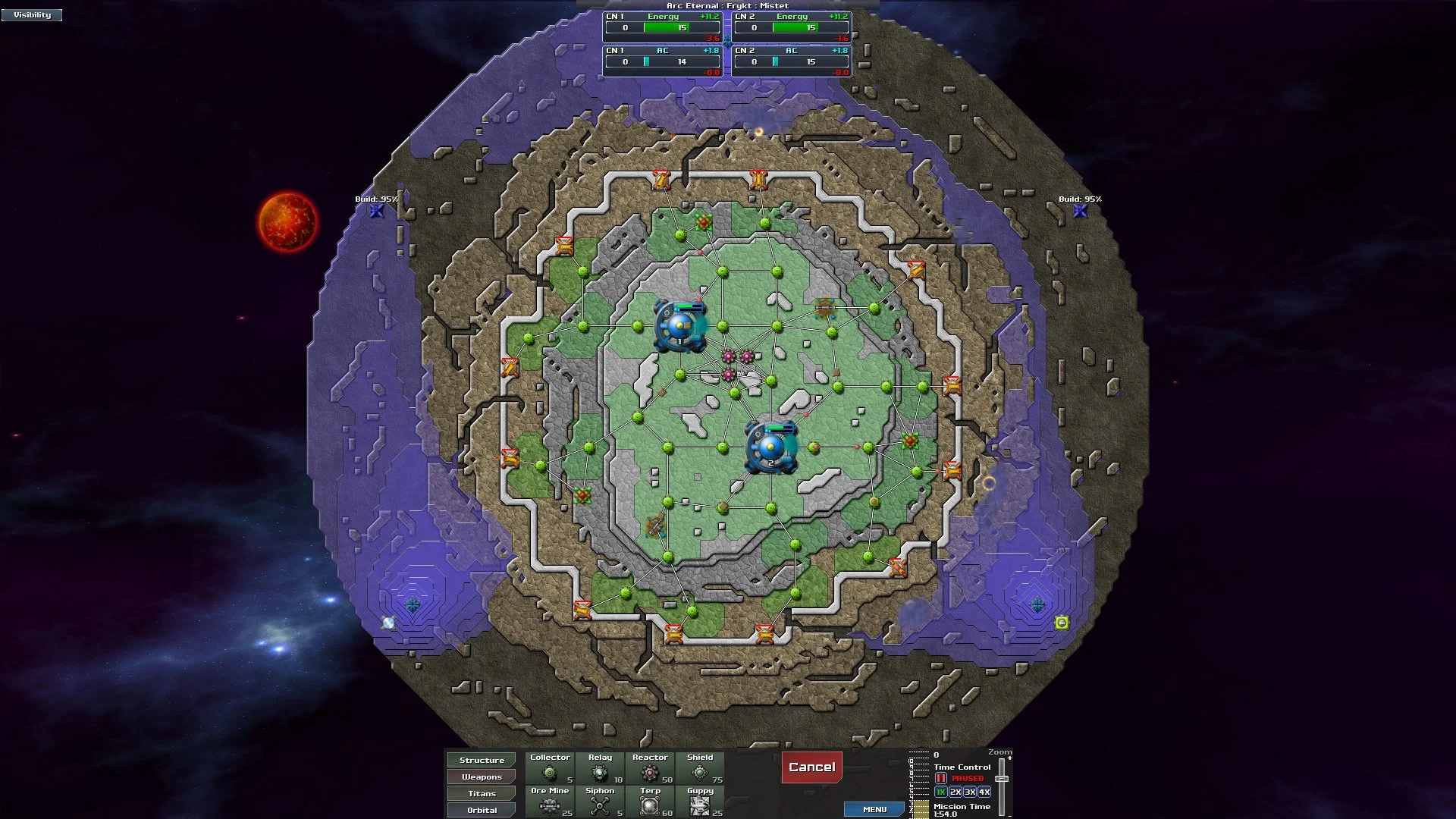The width and height of the screenshot is (1456, 819).
Task: Select the Ore Mine build icon
Action: point(550,804)
